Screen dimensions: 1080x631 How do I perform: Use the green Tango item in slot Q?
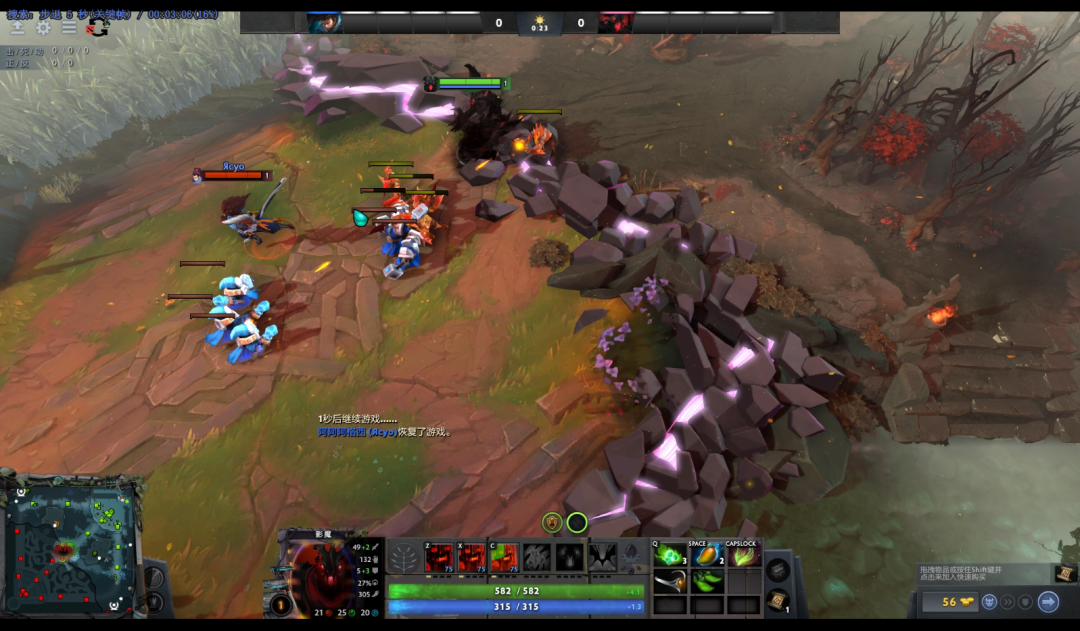[x=670, y=555]
